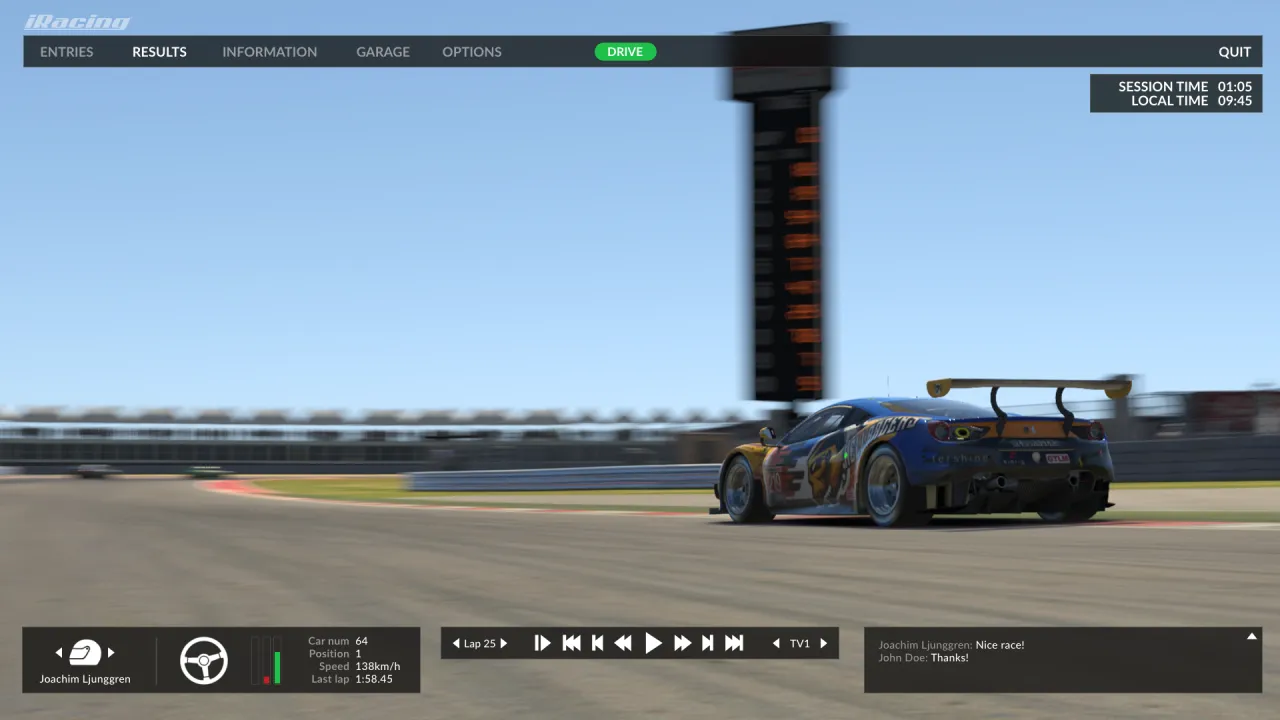The height and width of the screenshot is (720, 1280).
Task: Play the replay
Action: tap(653, 643)
